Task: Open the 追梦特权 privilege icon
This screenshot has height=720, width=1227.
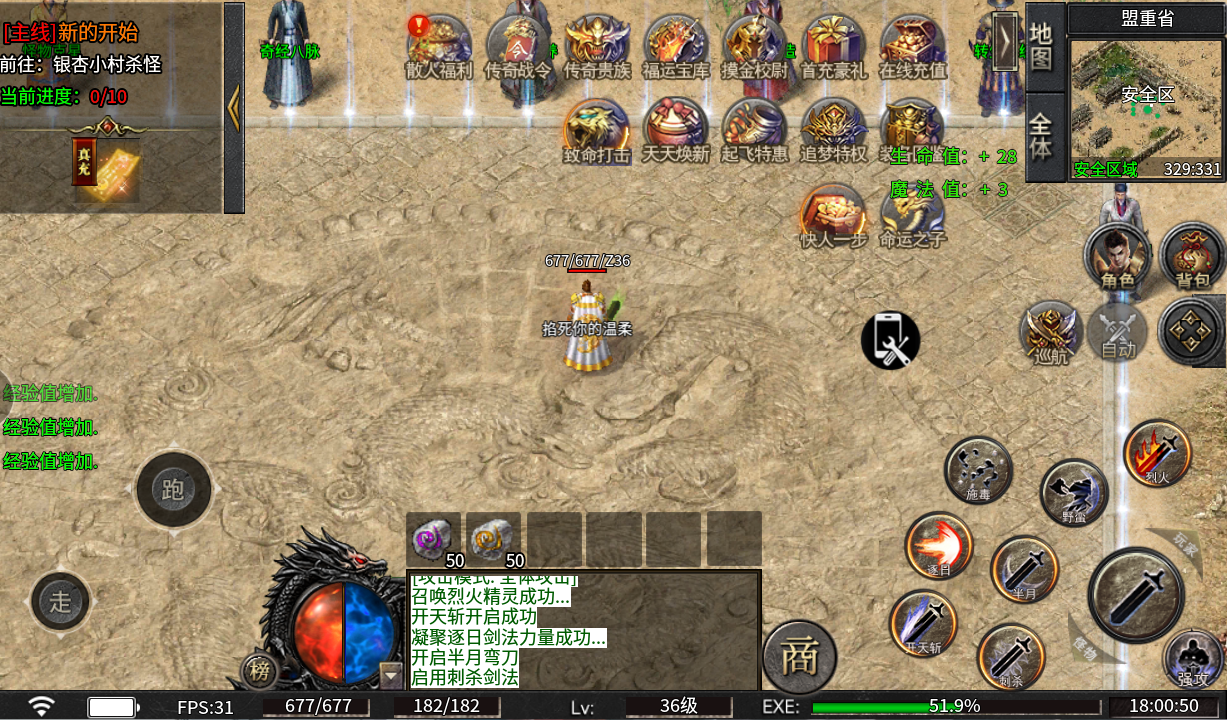Action: point(833,128)
